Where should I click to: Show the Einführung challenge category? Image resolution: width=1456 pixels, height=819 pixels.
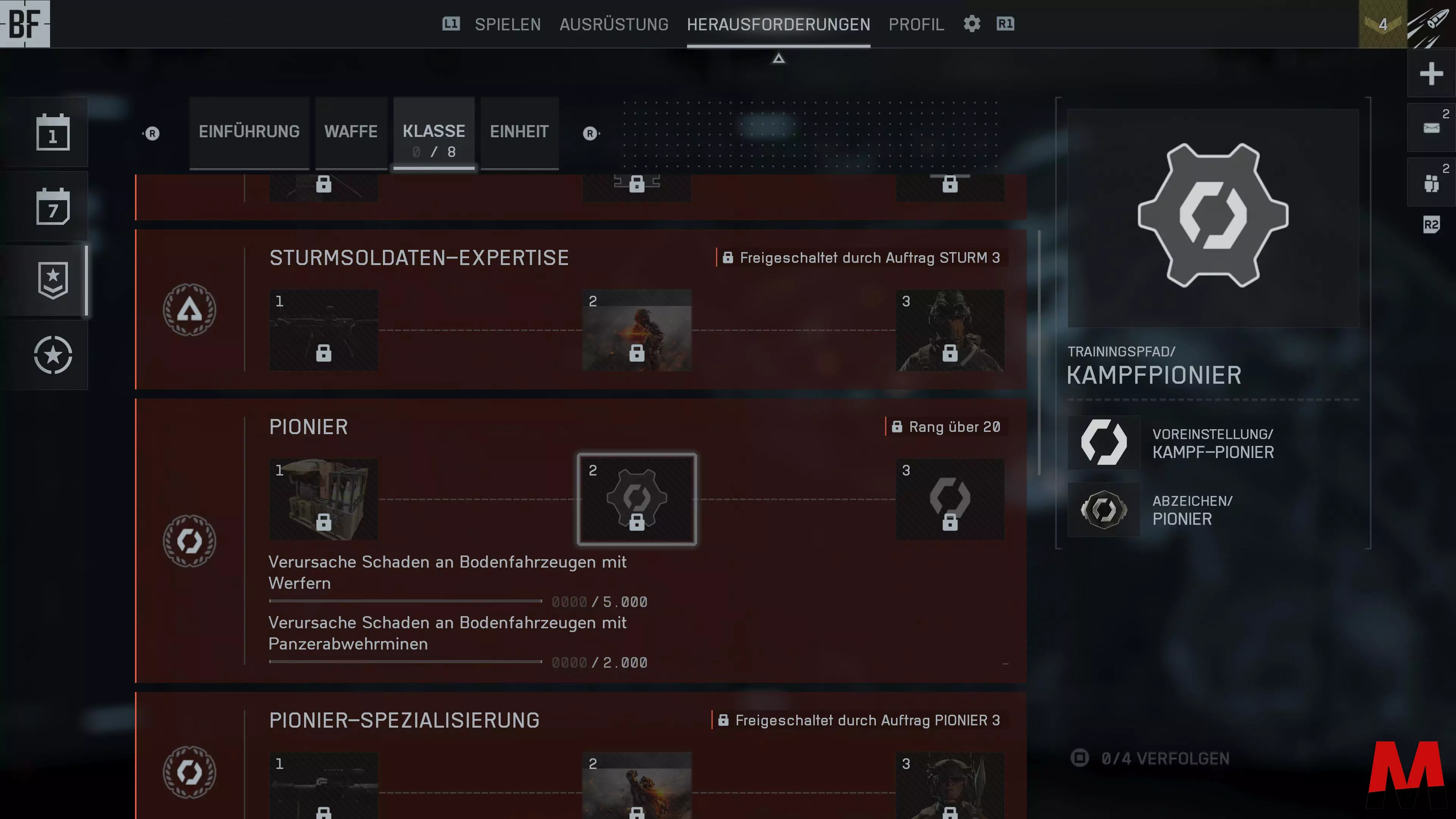point(249,132)
